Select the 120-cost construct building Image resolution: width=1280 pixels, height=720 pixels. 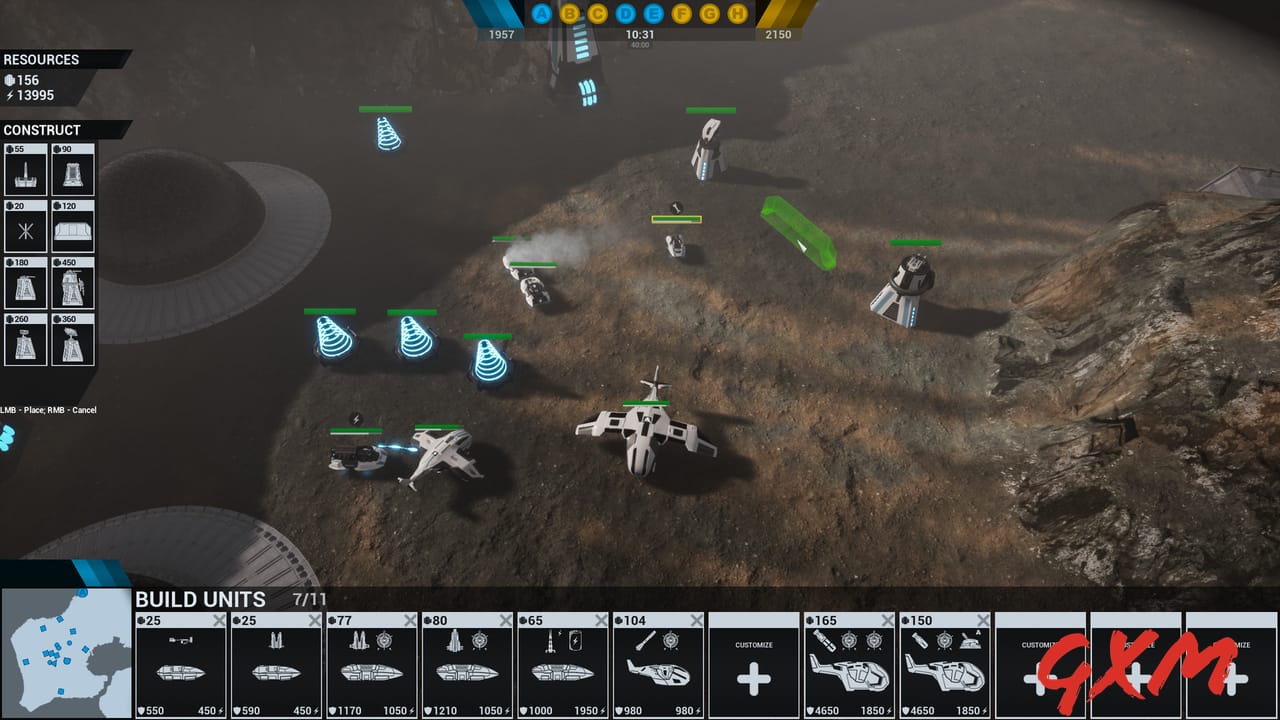[x=73, y=226]
